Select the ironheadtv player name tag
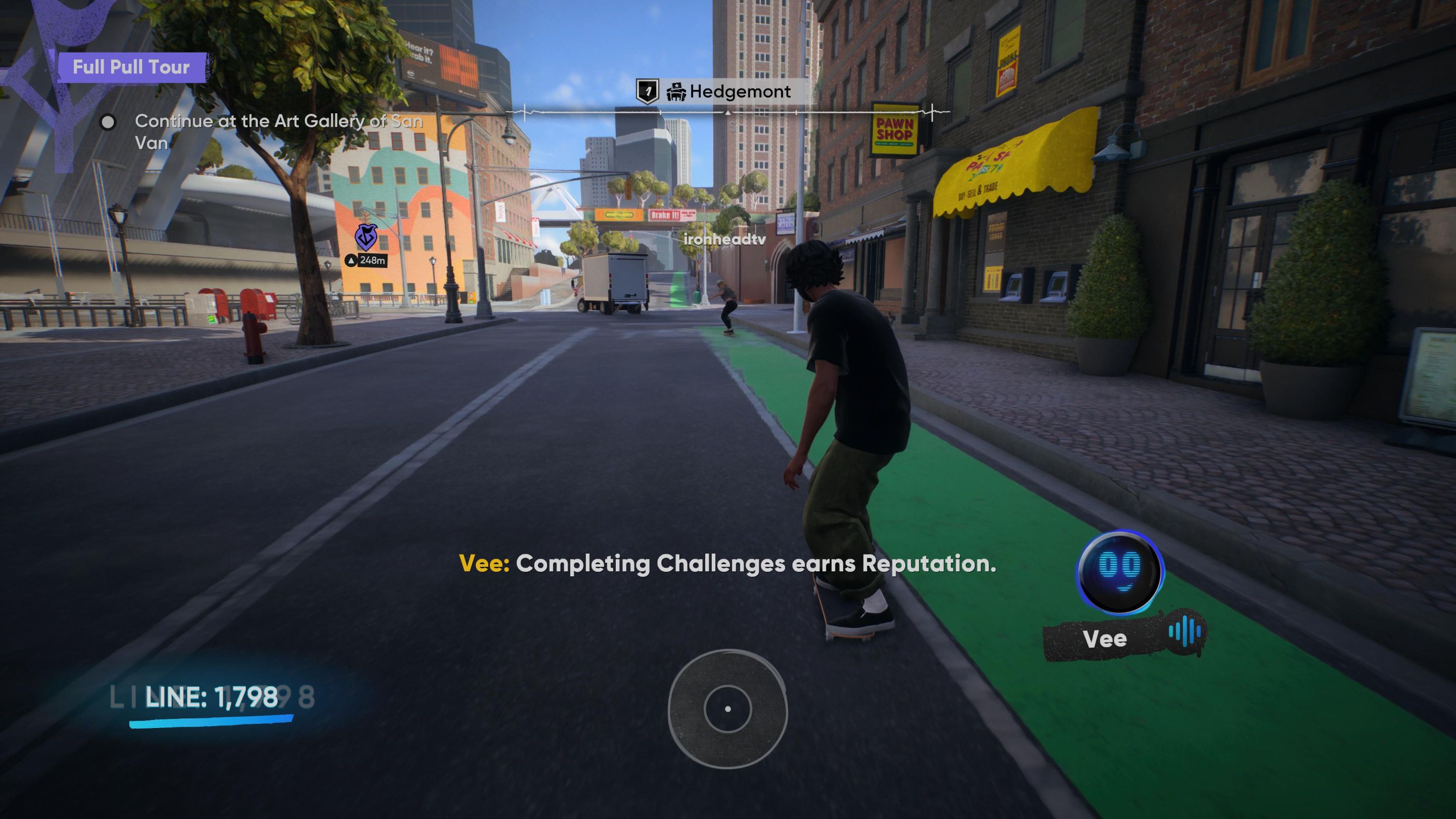1456x819 pixels. pos(724,240)
